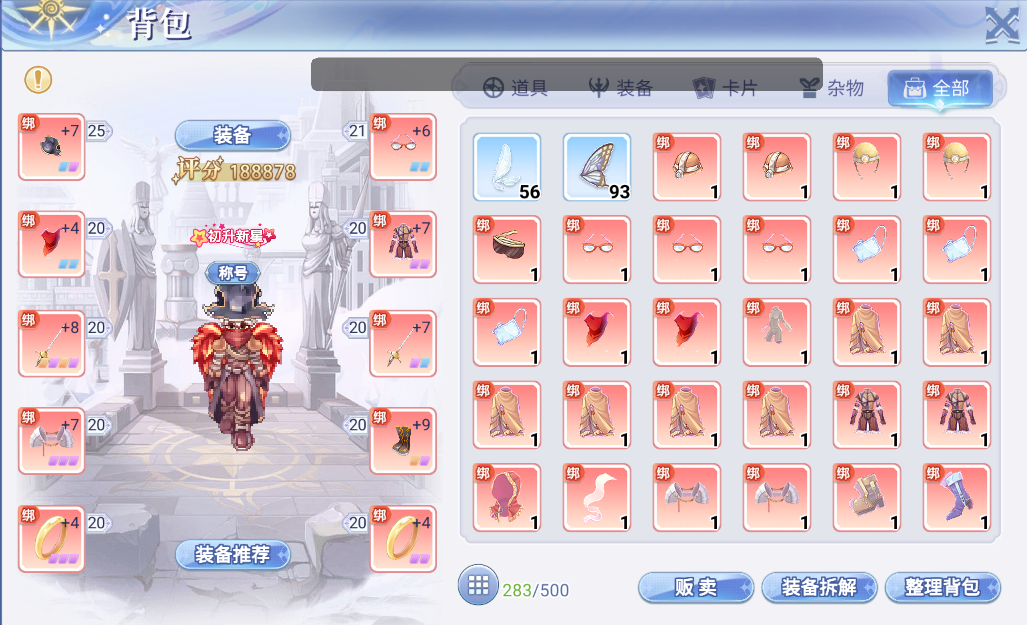Choose the purple boot item

(957, 497)
